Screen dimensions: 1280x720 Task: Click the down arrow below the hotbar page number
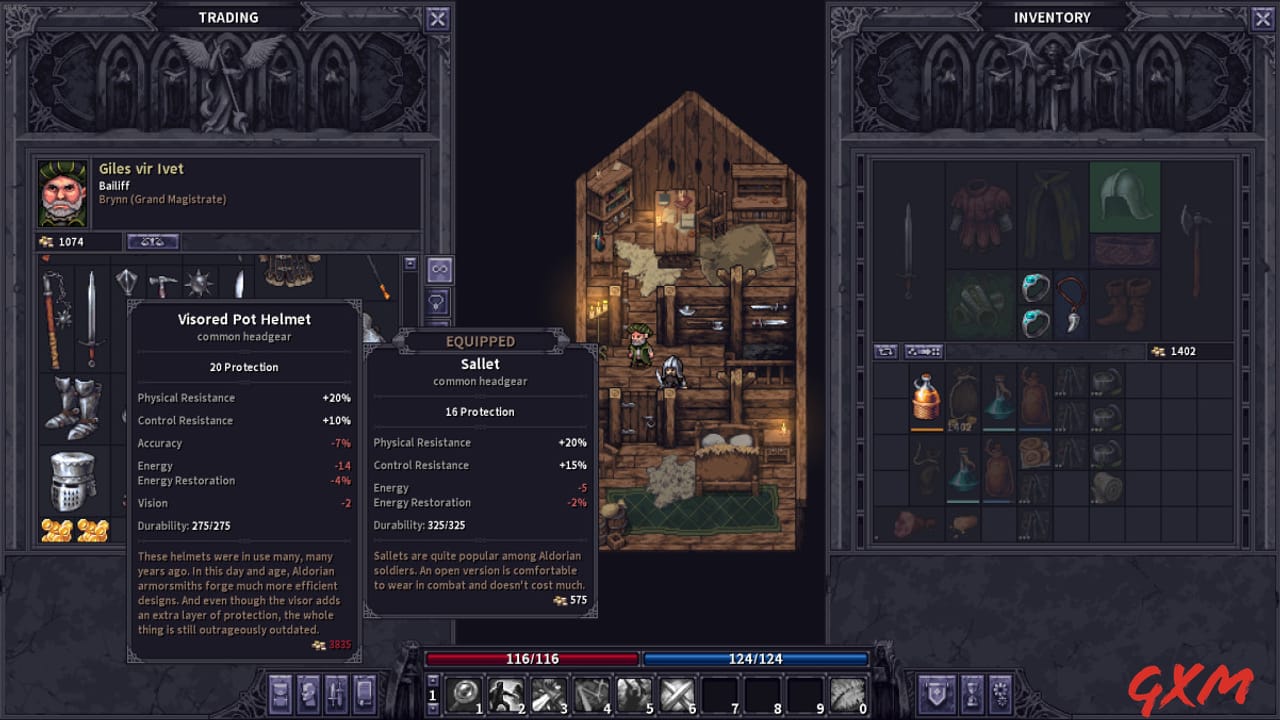[434, 707]
